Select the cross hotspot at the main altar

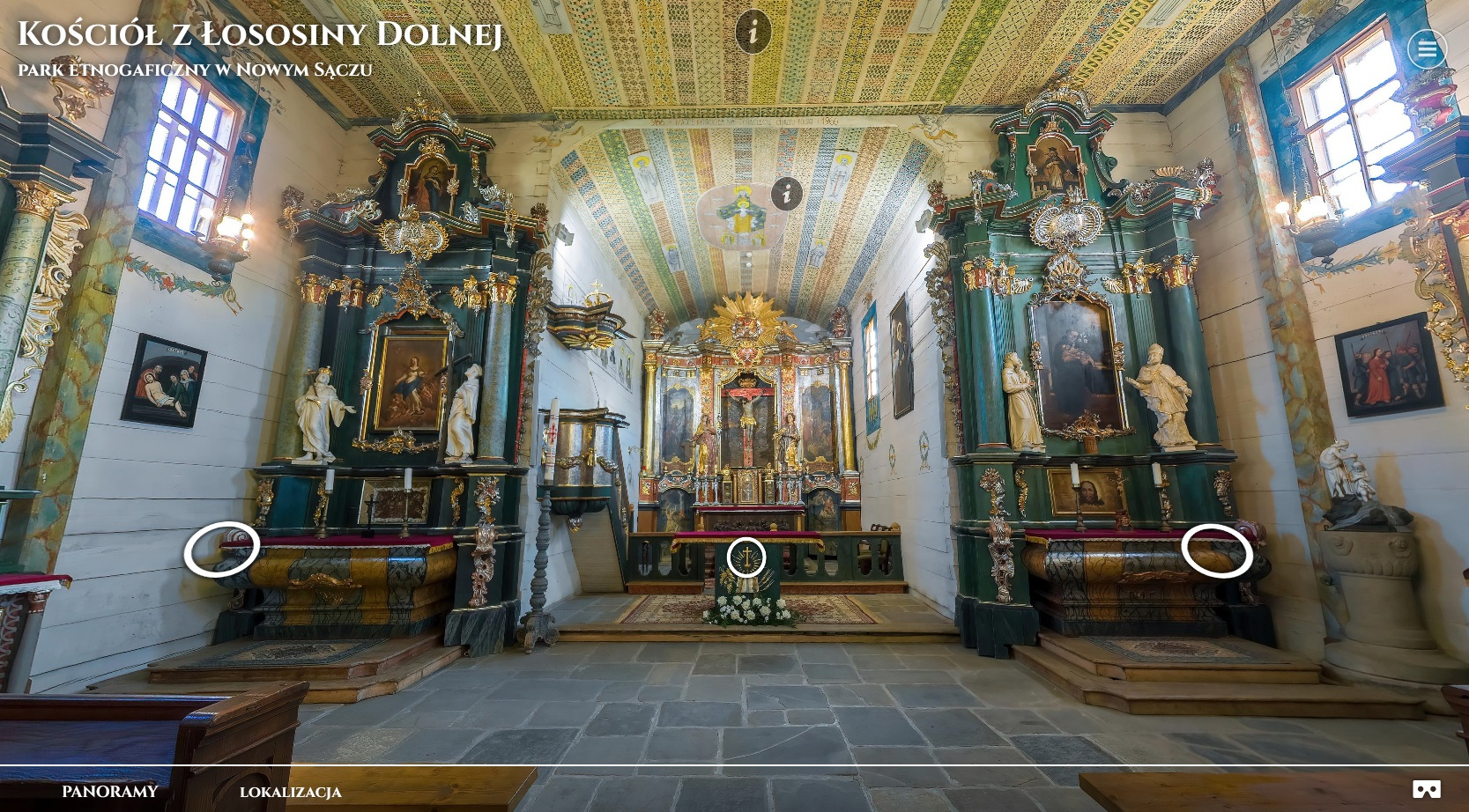[746, 557]
